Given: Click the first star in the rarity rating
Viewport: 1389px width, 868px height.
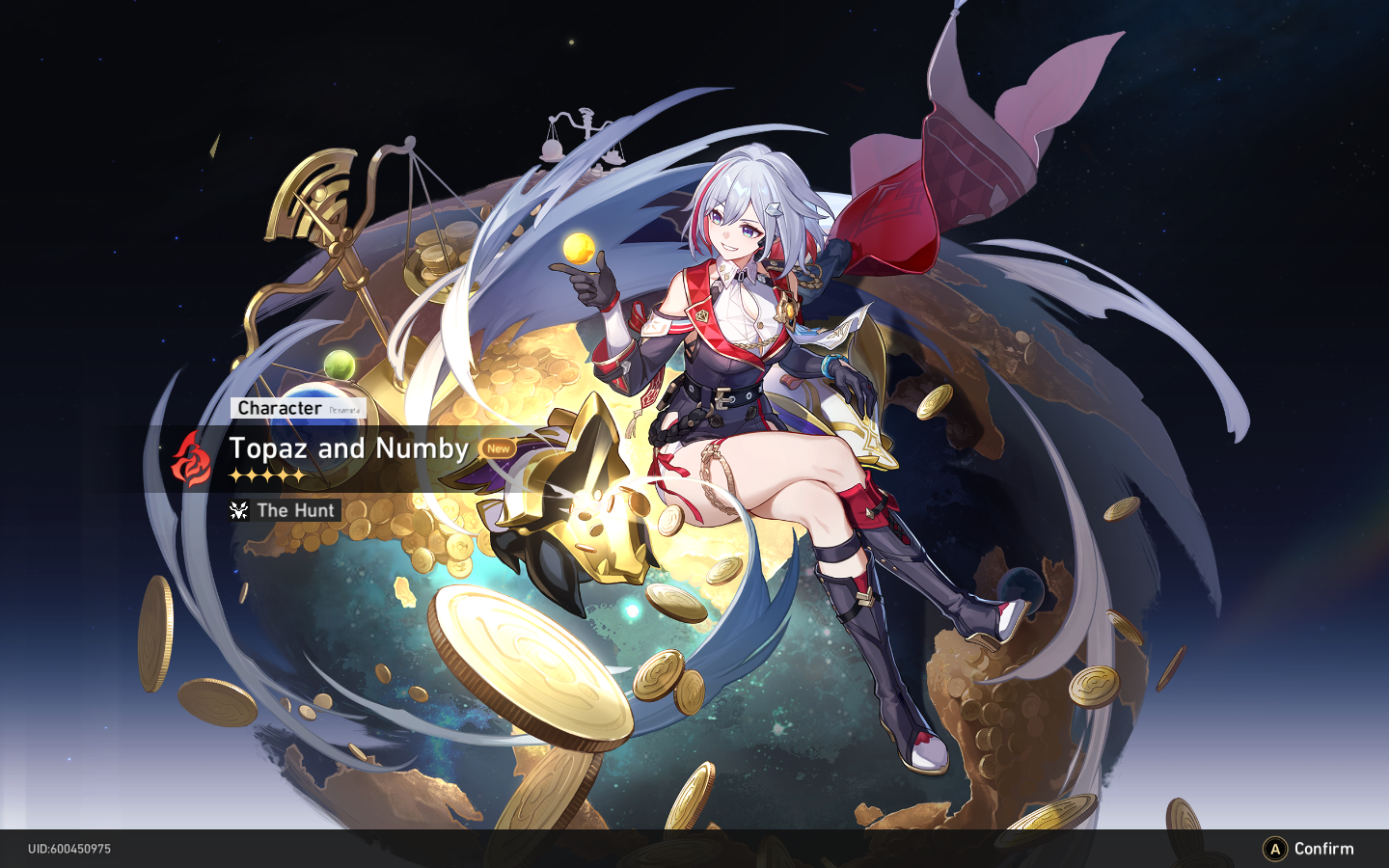Looking at the screenshot, I should [x=237, y=475].
